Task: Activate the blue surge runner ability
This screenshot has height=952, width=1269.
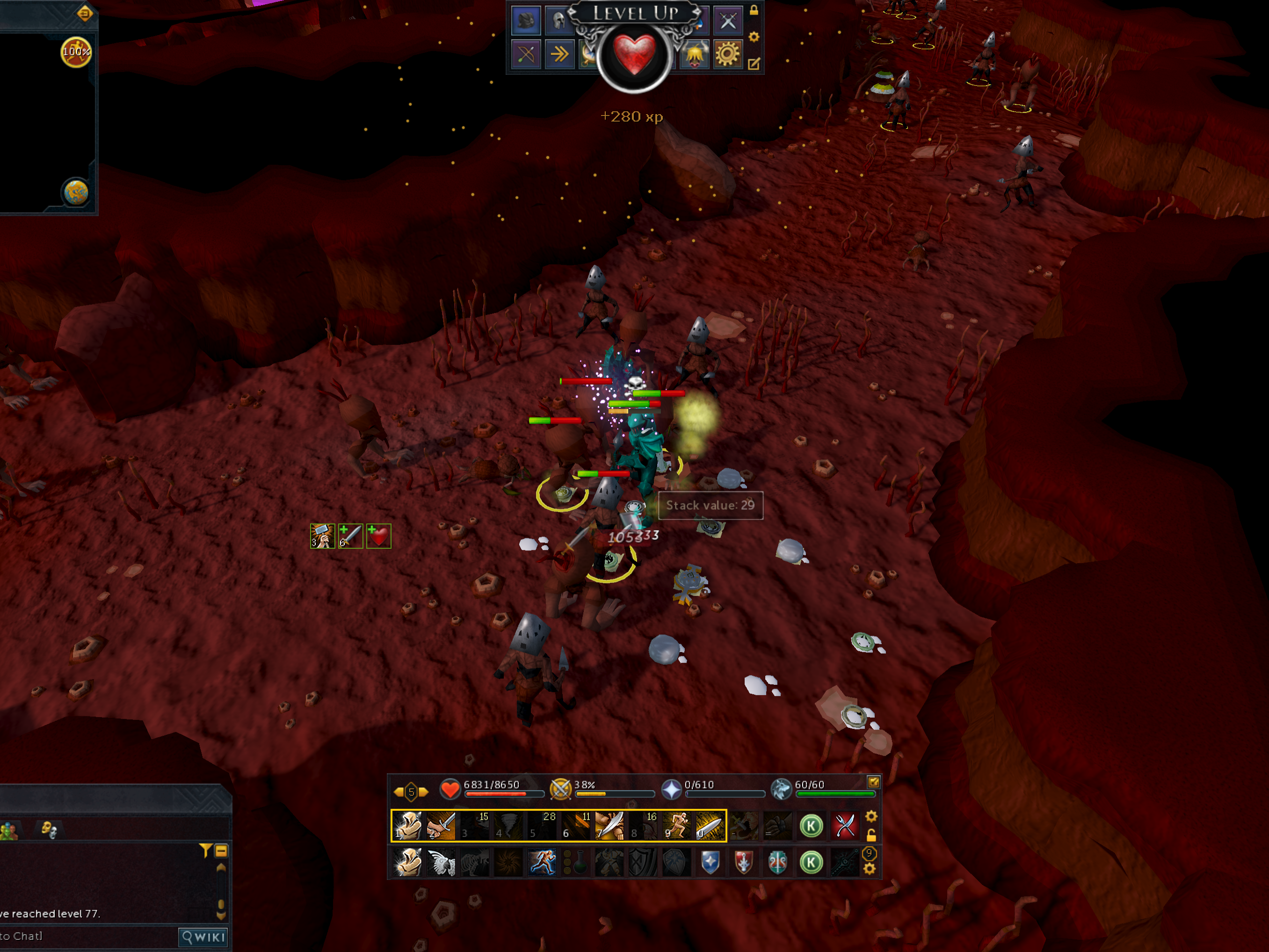Action: 542,863
